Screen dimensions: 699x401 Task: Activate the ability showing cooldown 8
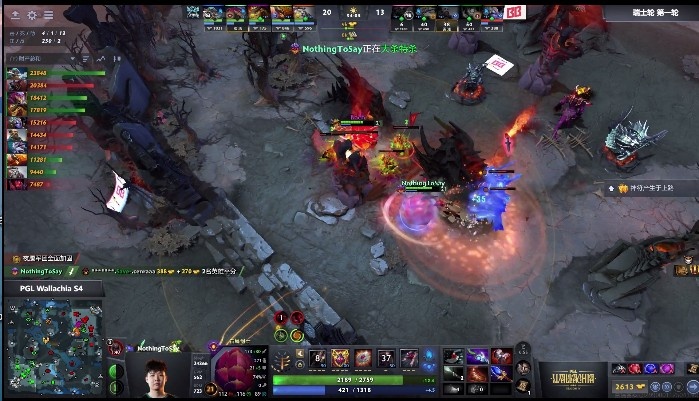320,358
